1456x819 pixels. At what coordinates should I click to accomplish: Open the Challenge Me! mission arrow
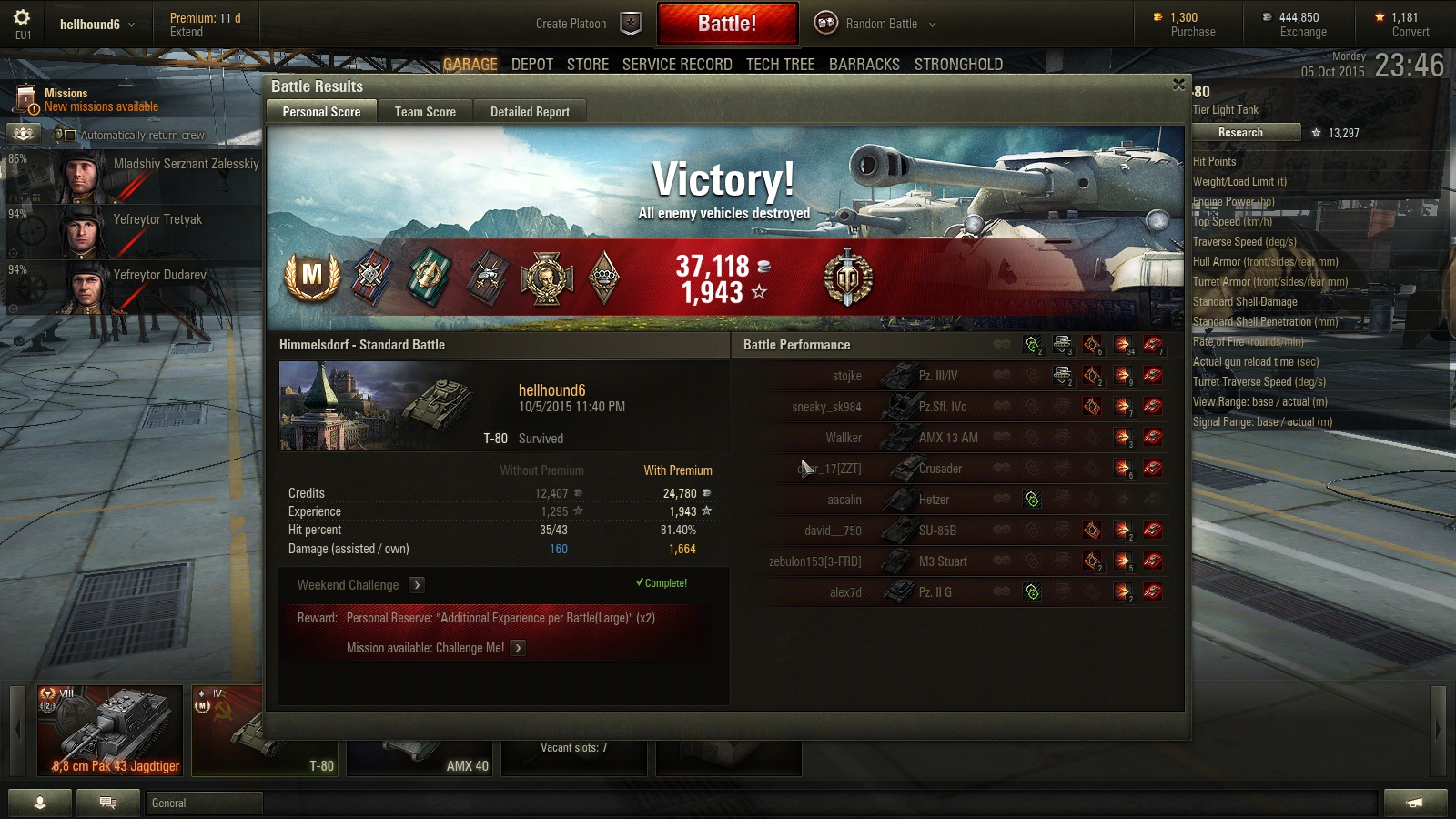518,648
